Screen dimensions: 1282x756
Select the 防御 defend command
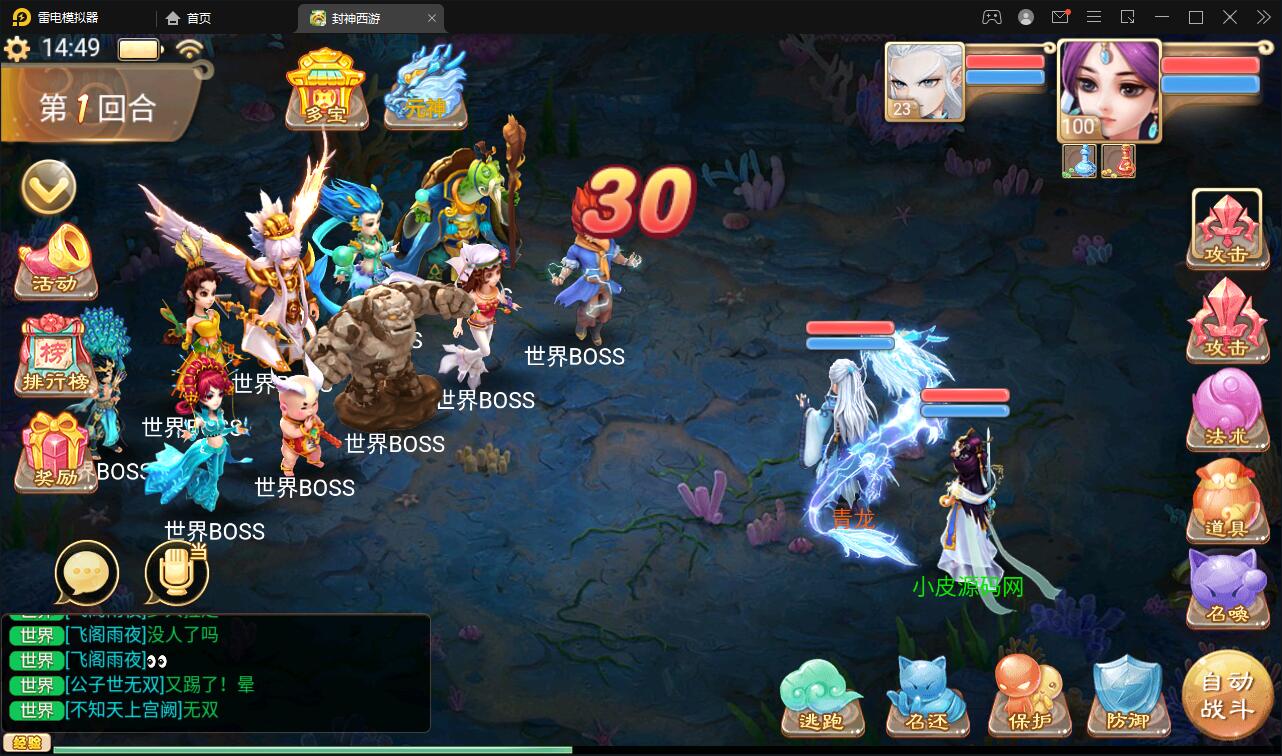point(1127,697)
